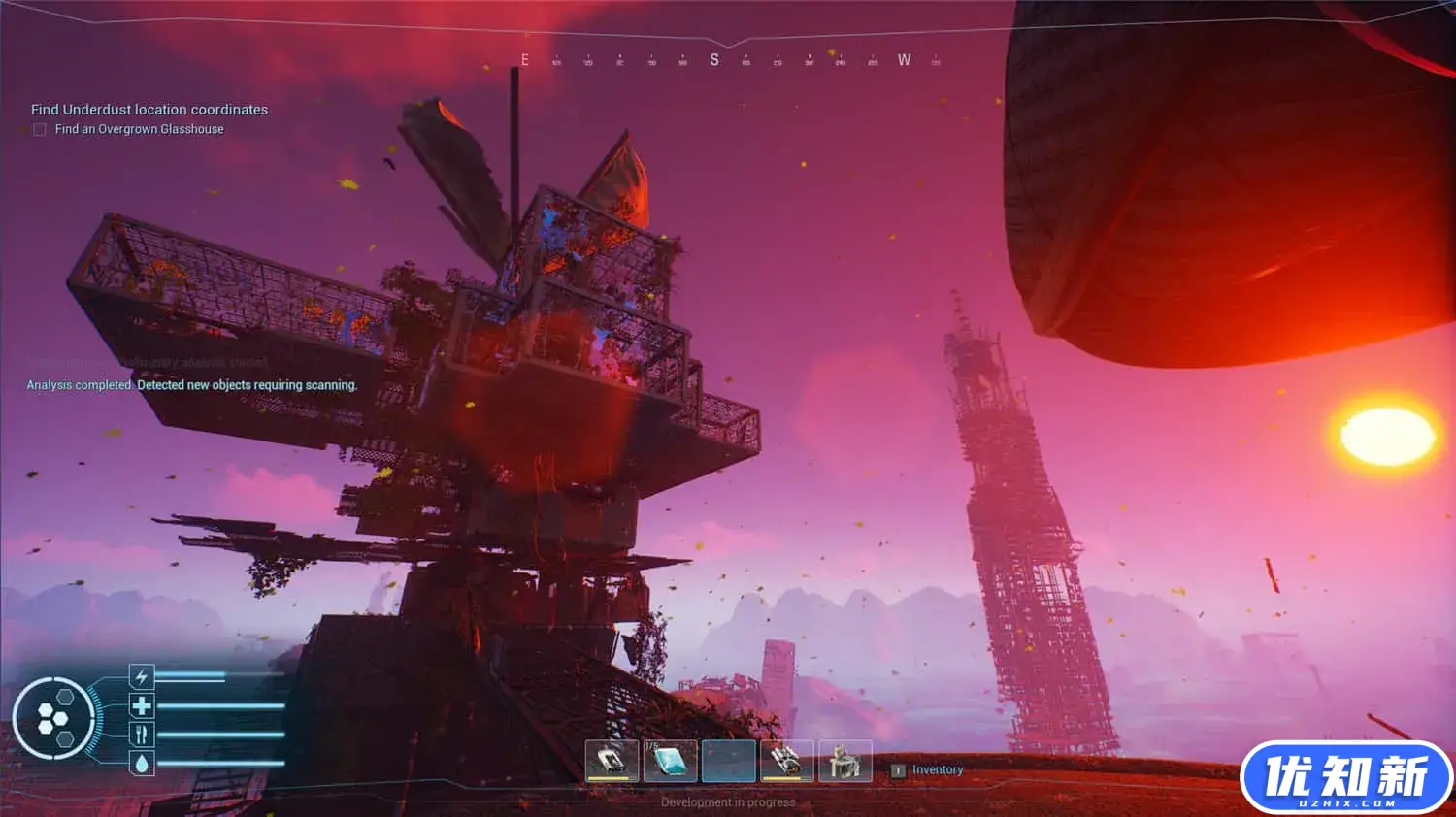Open the uzhix.com watermark logo
This screenshot has height=817, width=1456.
(1346, 778)
